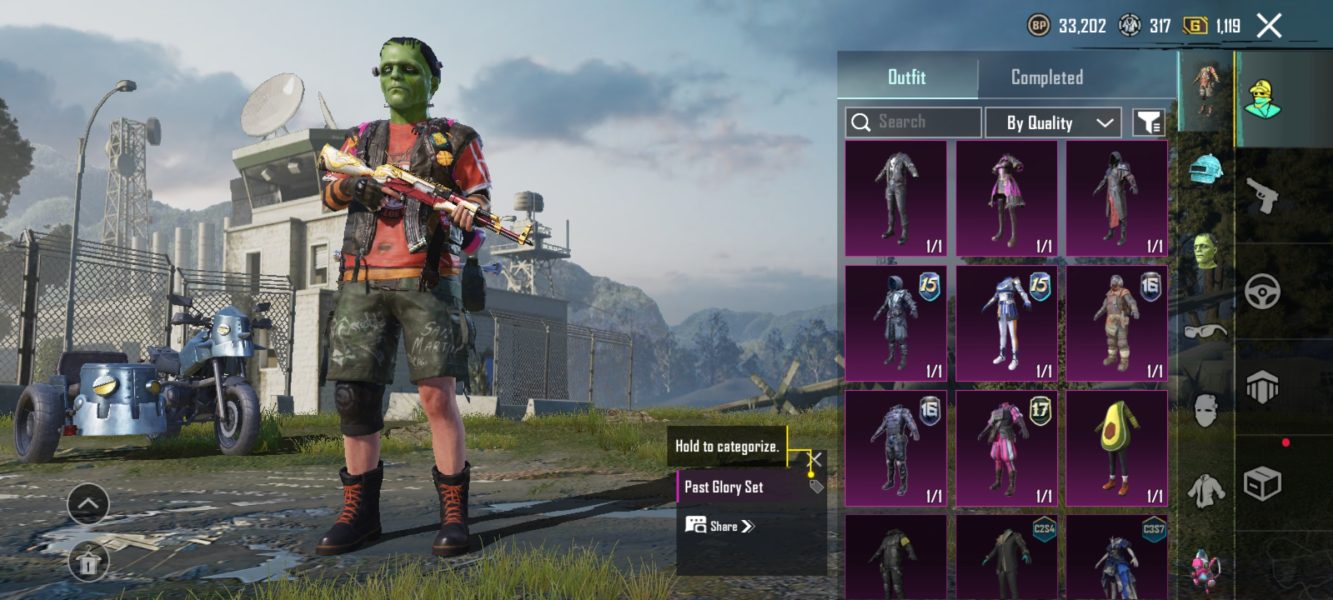Open the crate box section
Image resolution: width=1333 pixels, height=600 pixels.
click(x=1262, y=484)
